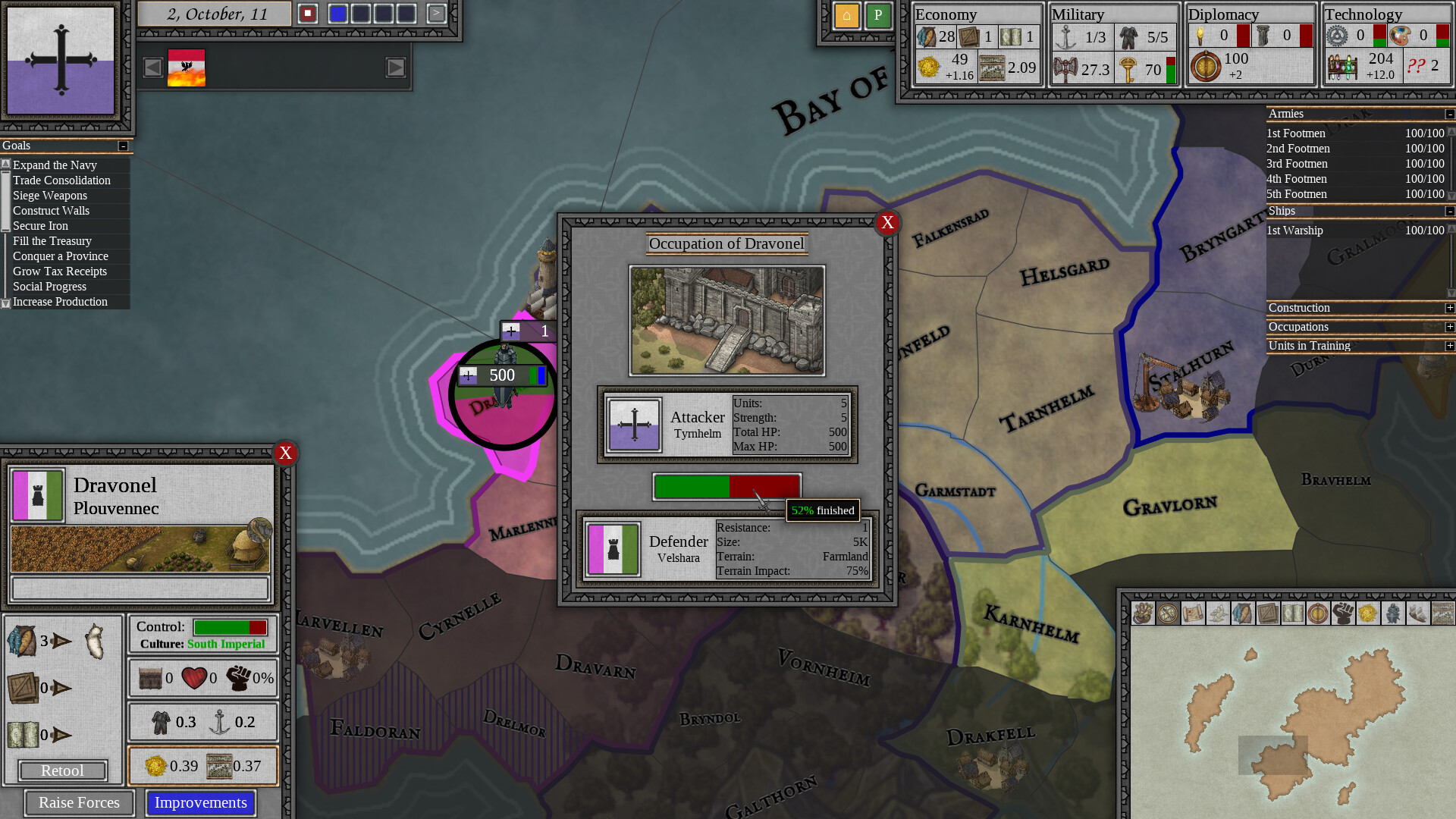Click the advance-turn arrow on the top bar
The width and height of the screenshot is (1456, 819).
438,13
